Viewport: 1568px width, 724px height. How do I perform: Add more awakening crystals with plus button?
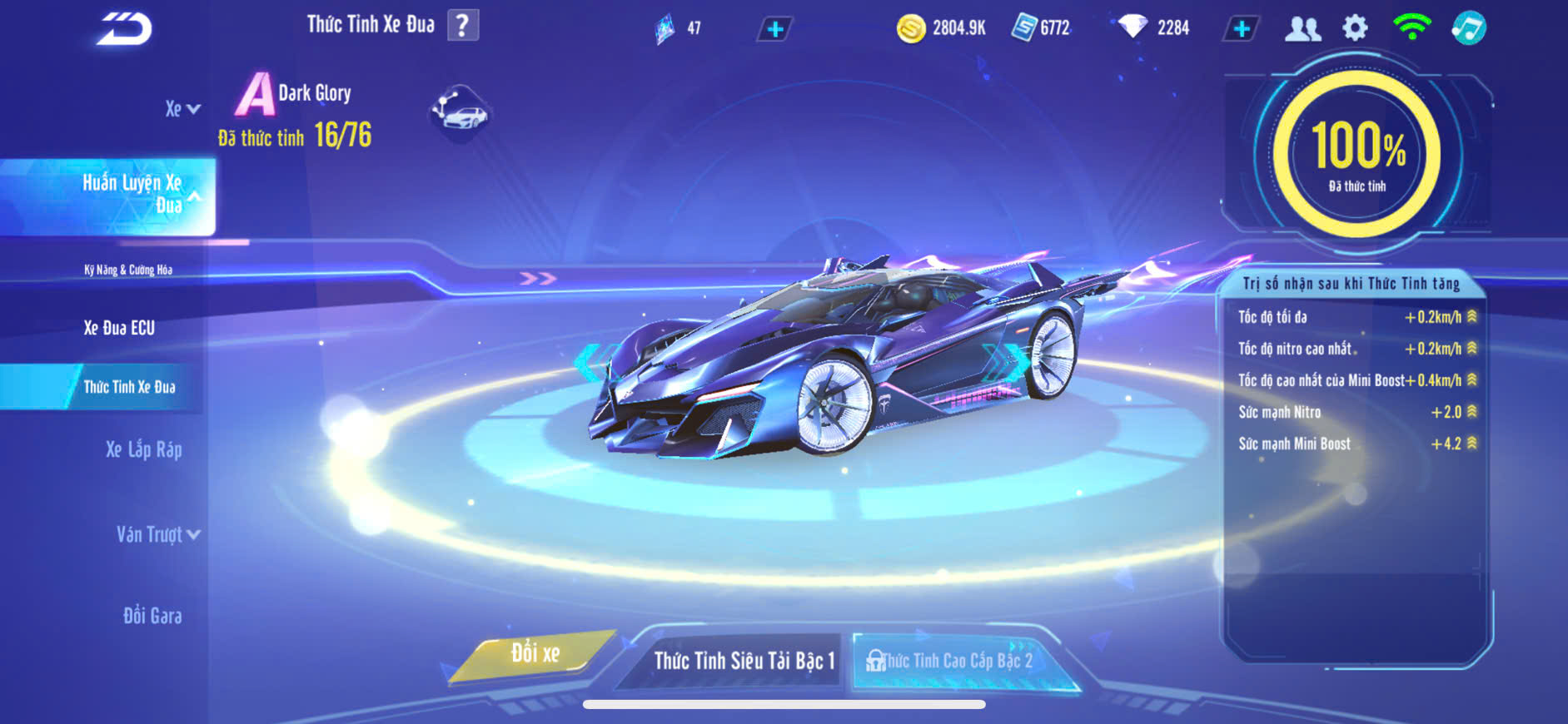click(x=774, y=29)
